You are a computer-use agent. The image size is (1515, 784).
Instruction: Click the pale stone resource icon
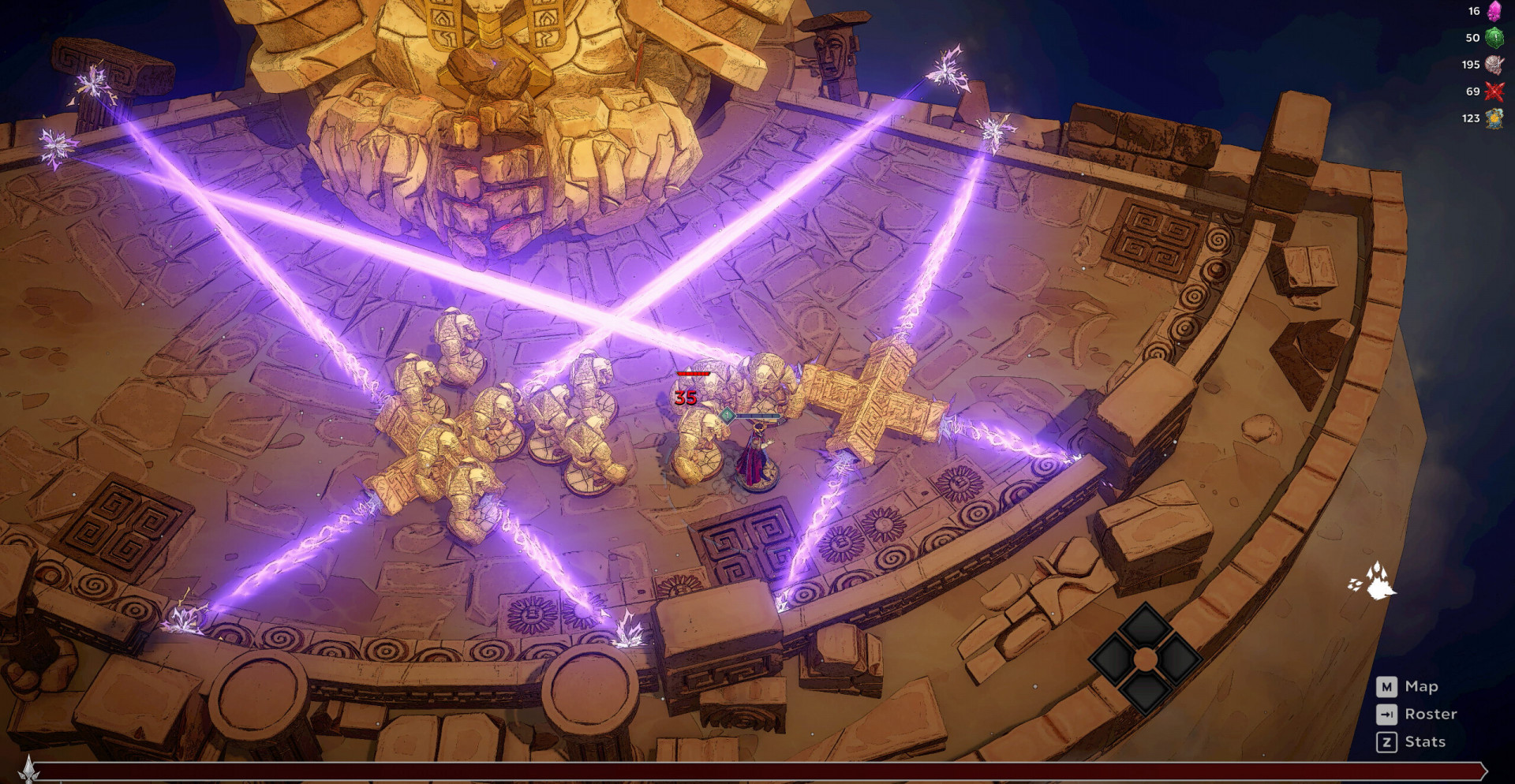click(1494, 65)
